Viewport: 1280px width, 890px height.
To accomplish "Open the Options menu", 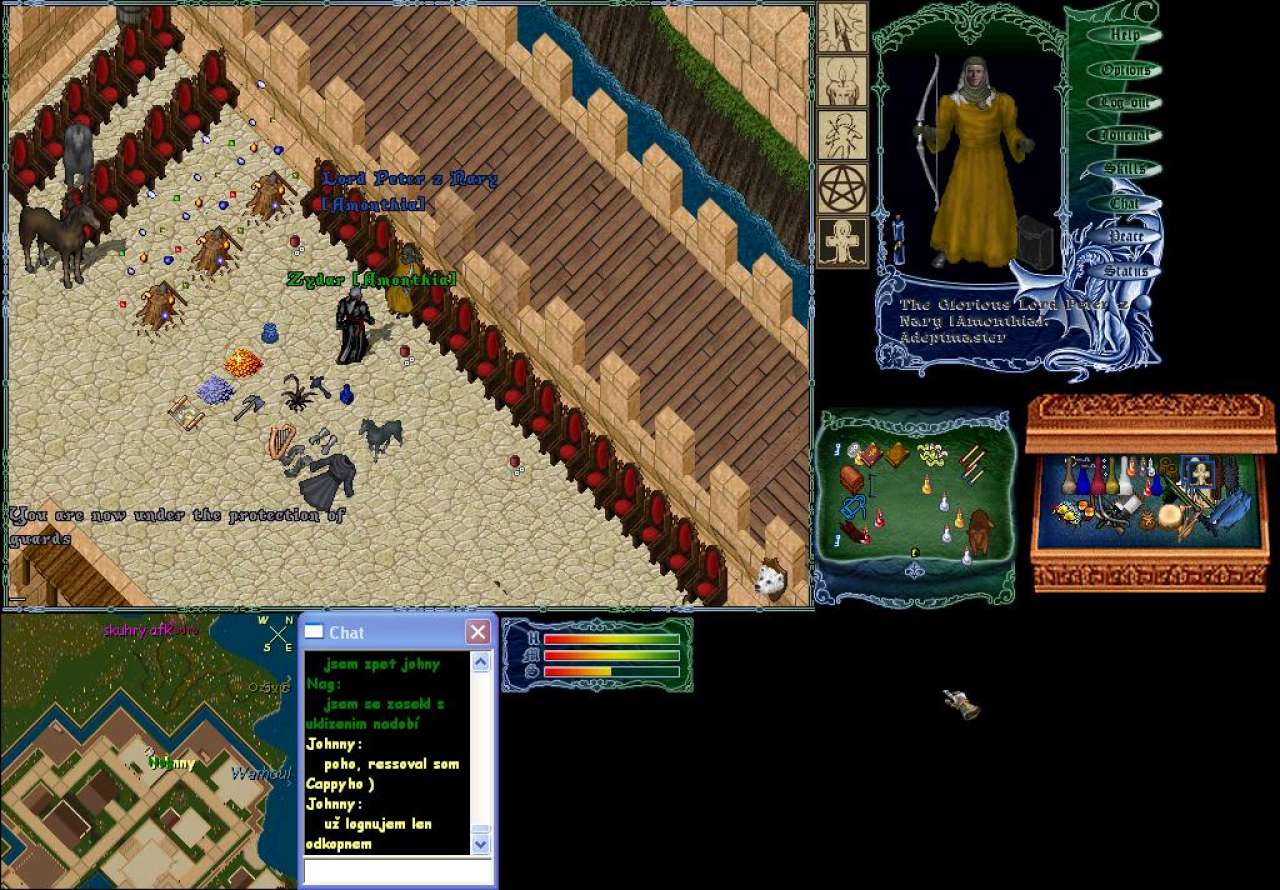I will [x=1125, y=70].
